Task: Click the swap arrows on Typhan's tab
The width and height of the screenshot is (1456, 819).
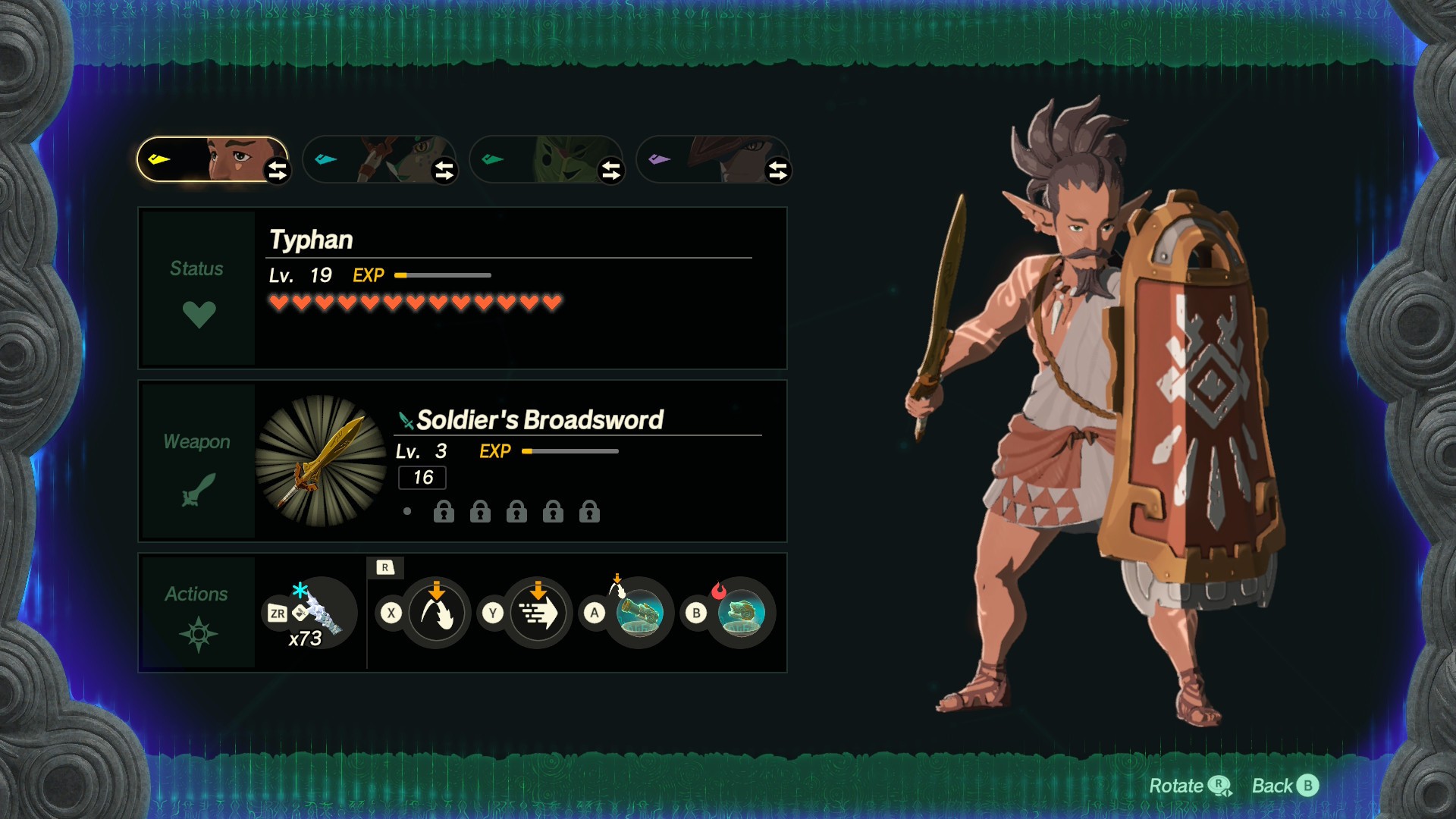Action: (x=278, y=171)
